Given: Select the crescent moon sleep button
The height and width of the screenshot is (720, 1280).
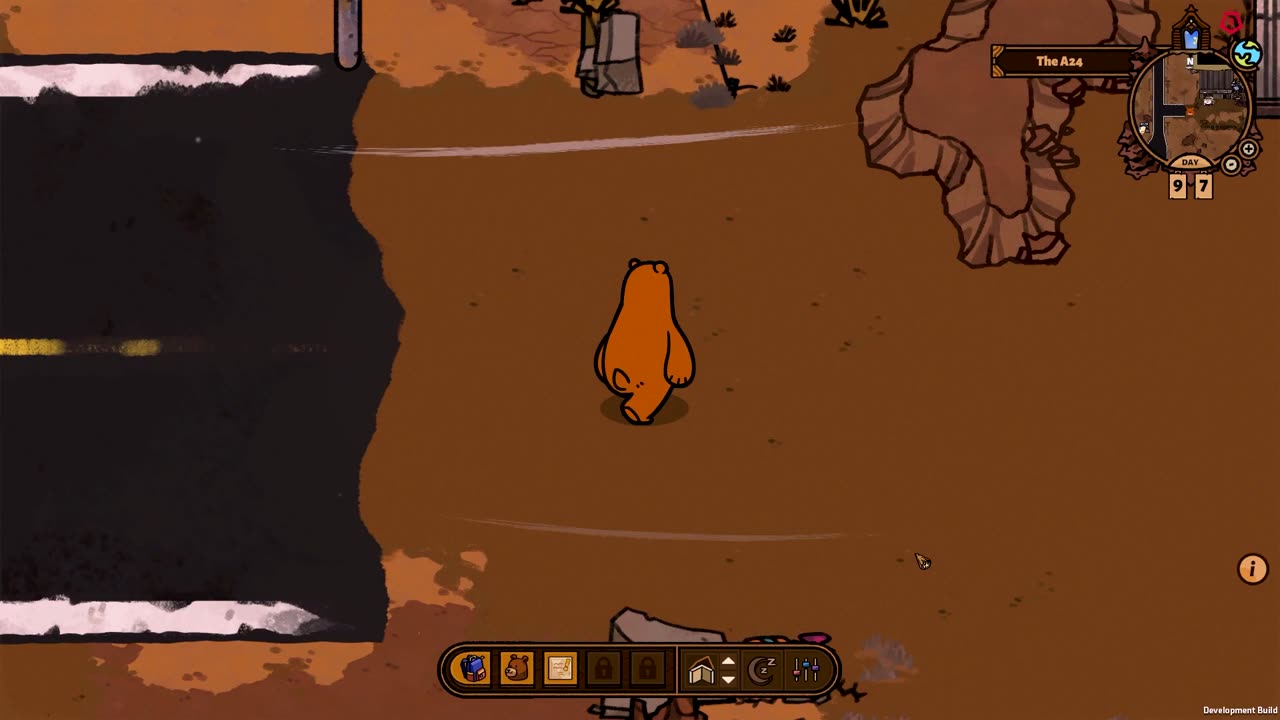Looking at the screenshot, I should (x=763, y=669).
